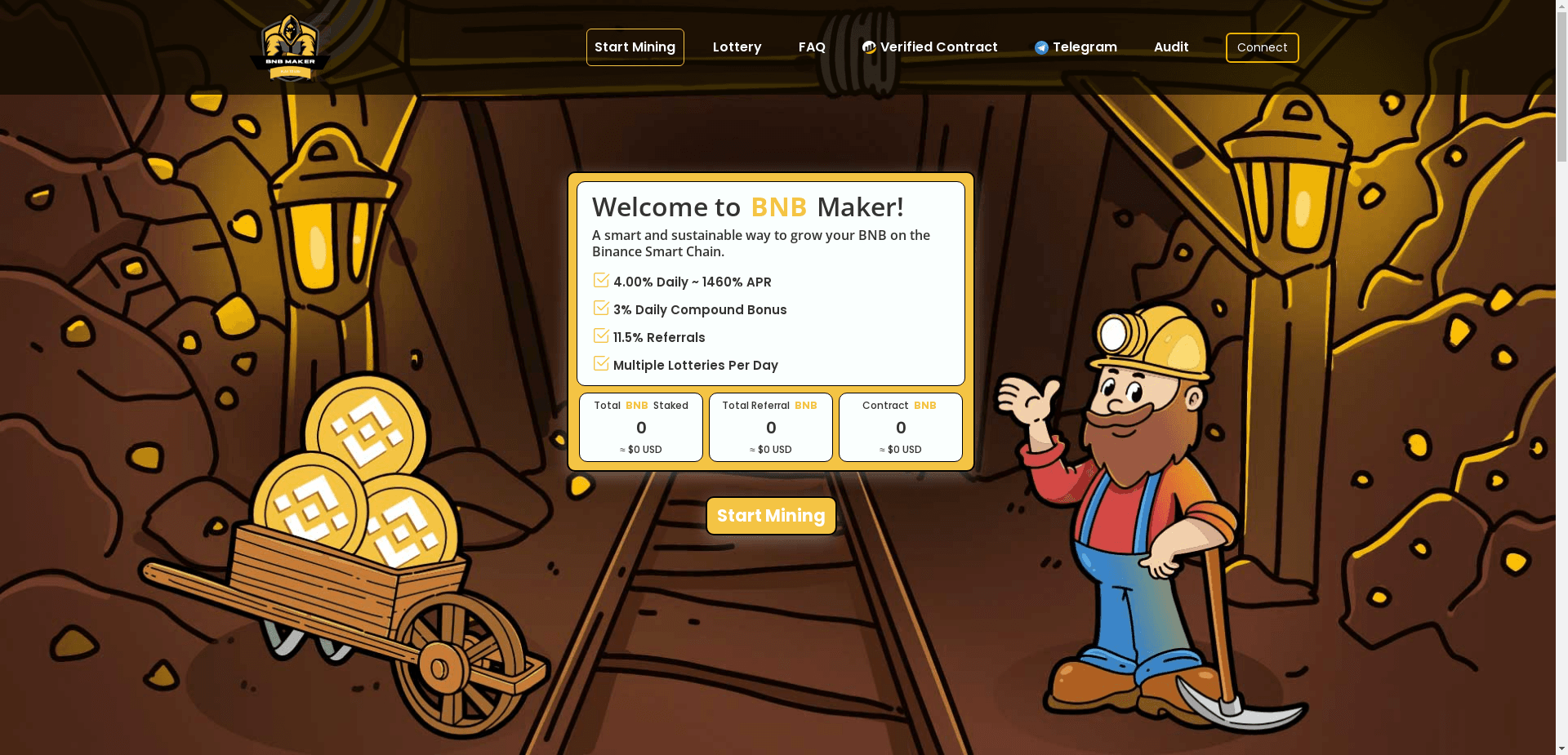Select the Contract BNB stat card
The width and height of the screenshot is (1568, 755).
pos(900,427)
